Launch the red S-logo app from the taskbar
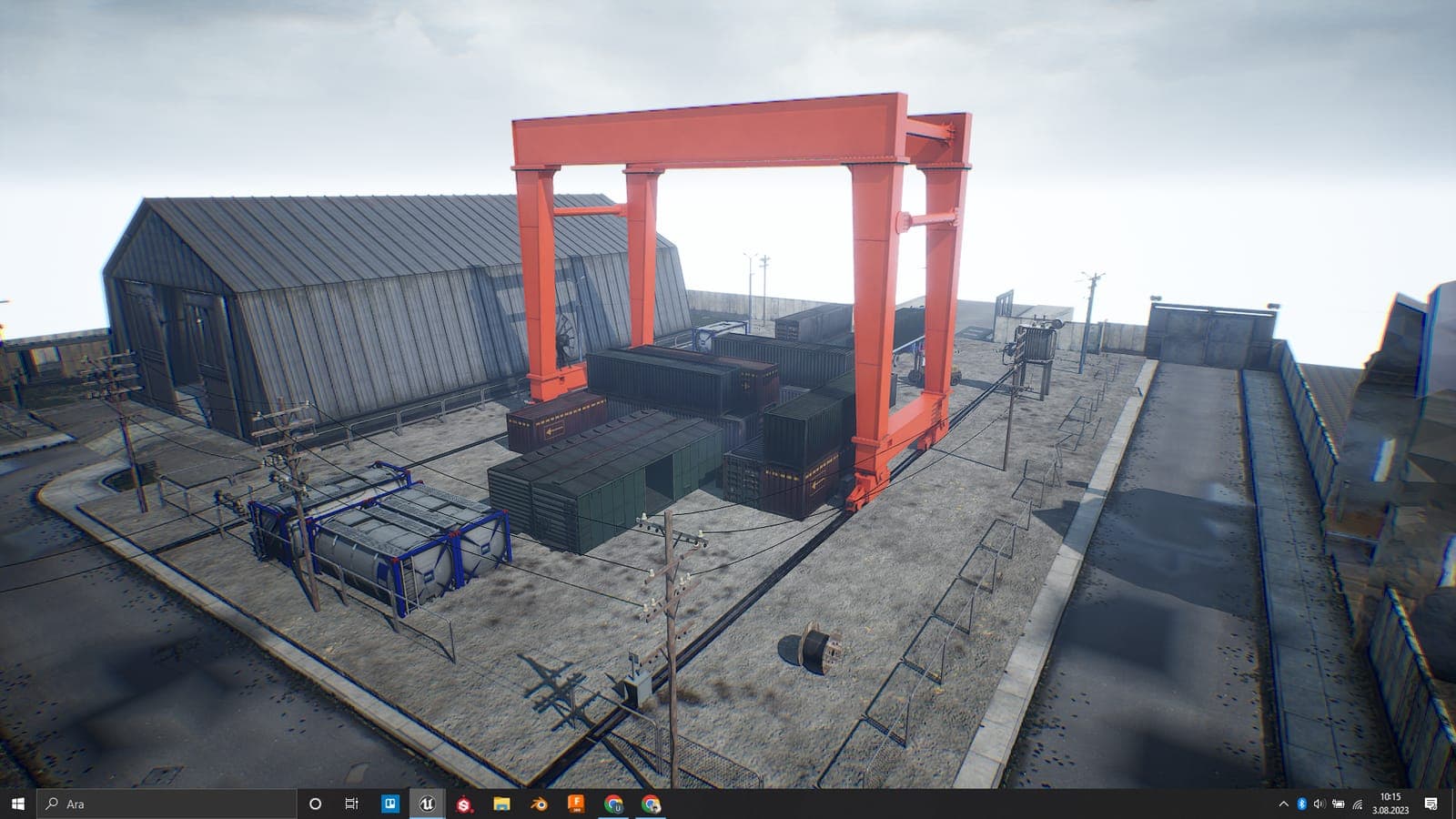The image size is (1456, 819). pyautogui.click(x=464, y=804)
